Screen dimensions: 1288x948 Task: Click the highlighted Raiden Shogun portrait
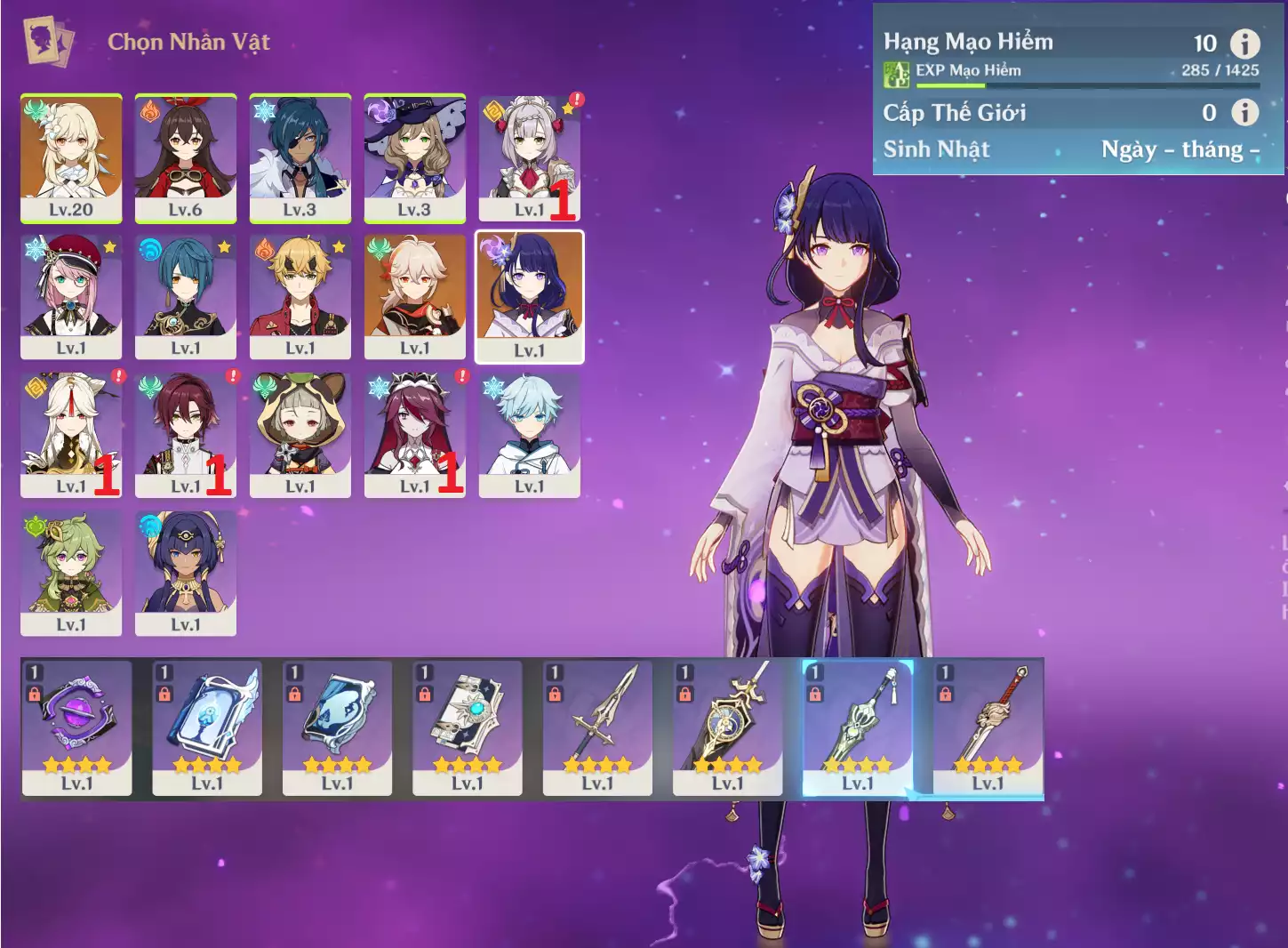[530, 297]
